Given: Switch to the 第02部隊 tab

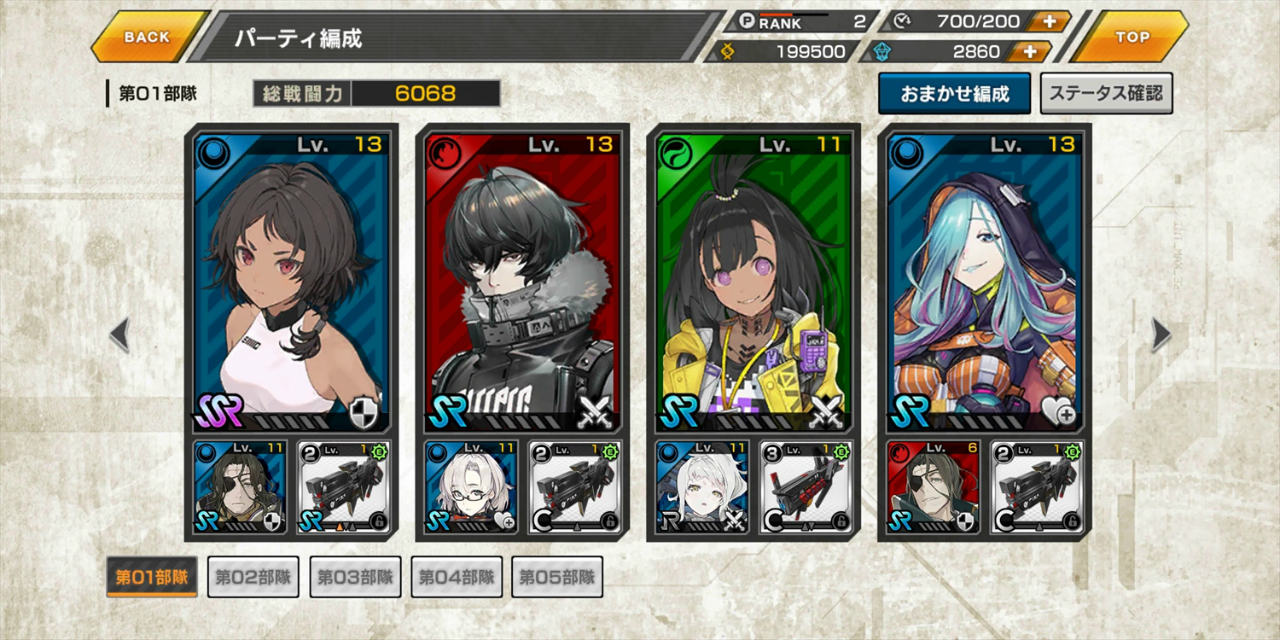Looking at the screenshot, I should (253, 577).
